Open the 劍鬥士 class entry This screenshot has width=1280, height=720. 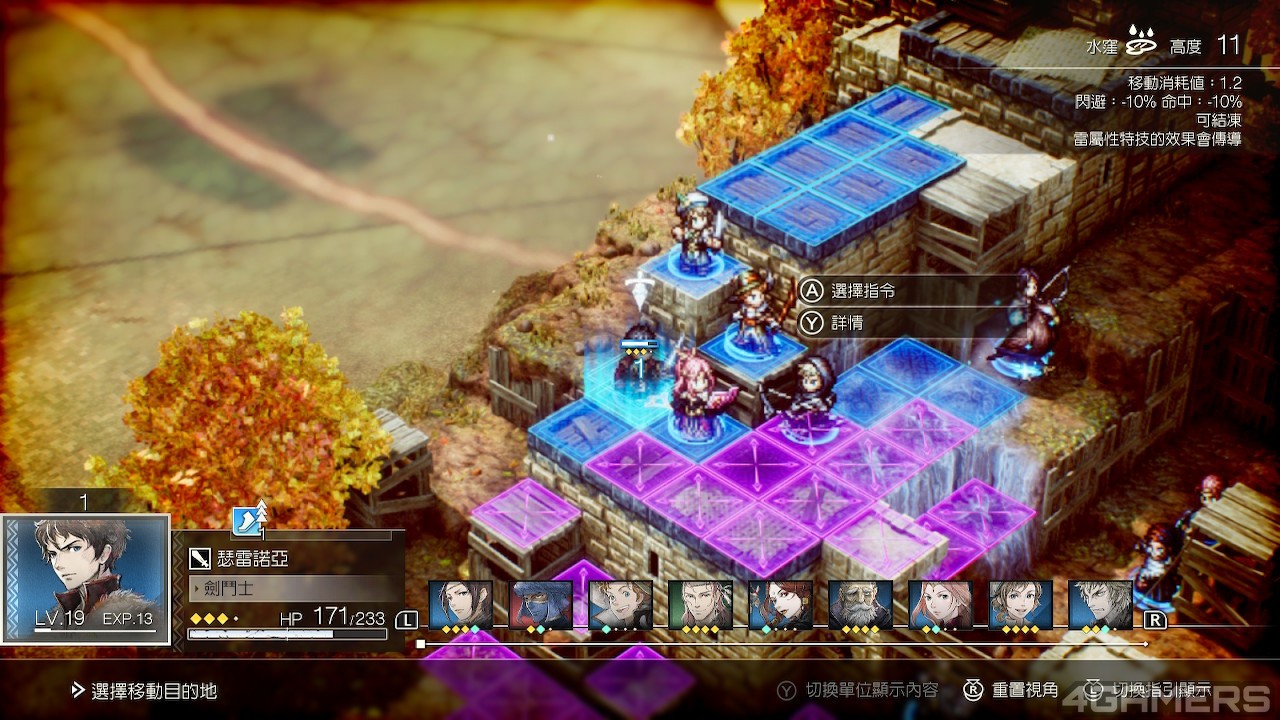coord(290,588)
